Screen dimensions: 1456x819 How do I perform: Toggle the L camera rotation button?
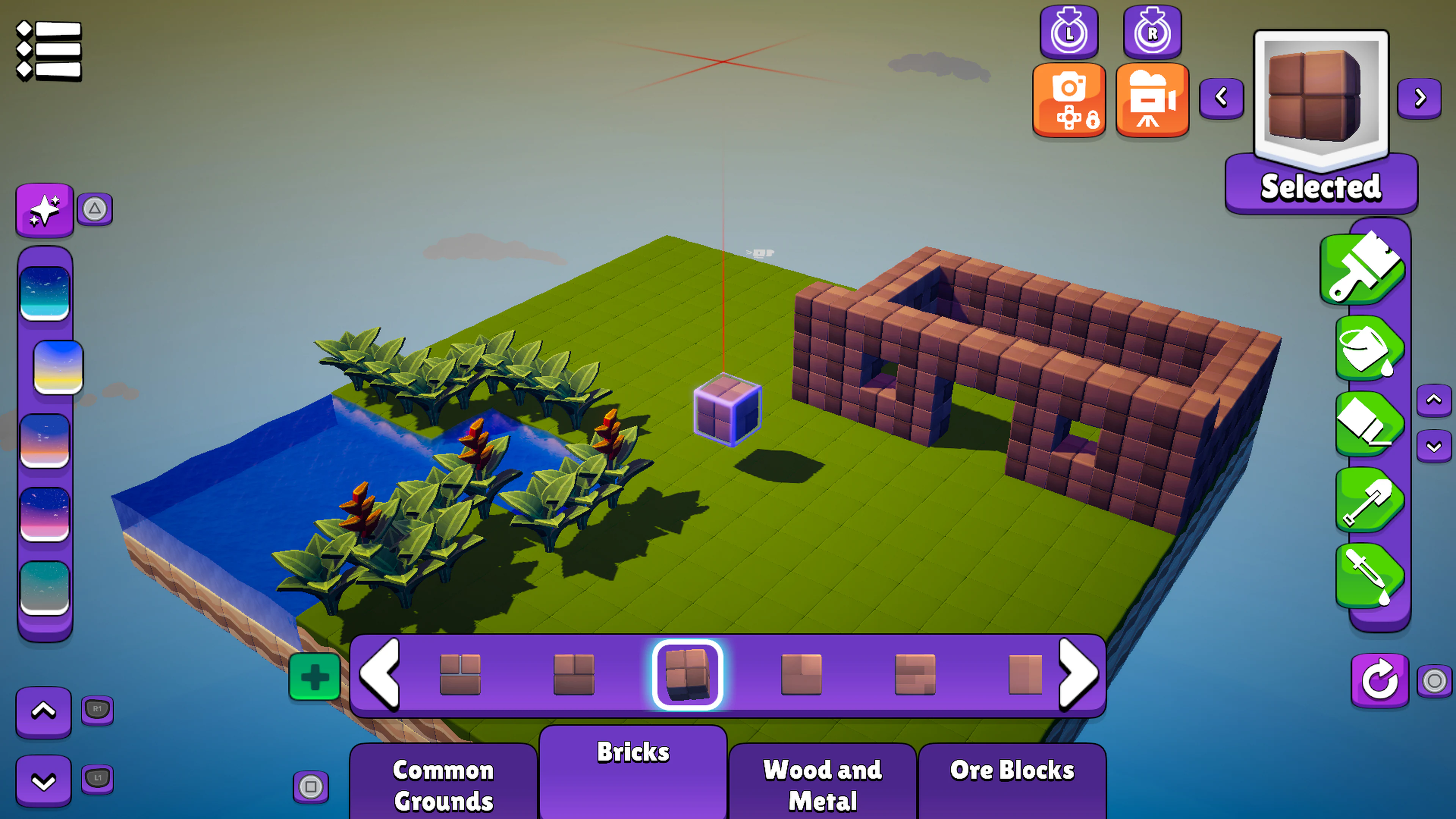pyautogui.click(x=1069, y=32)
